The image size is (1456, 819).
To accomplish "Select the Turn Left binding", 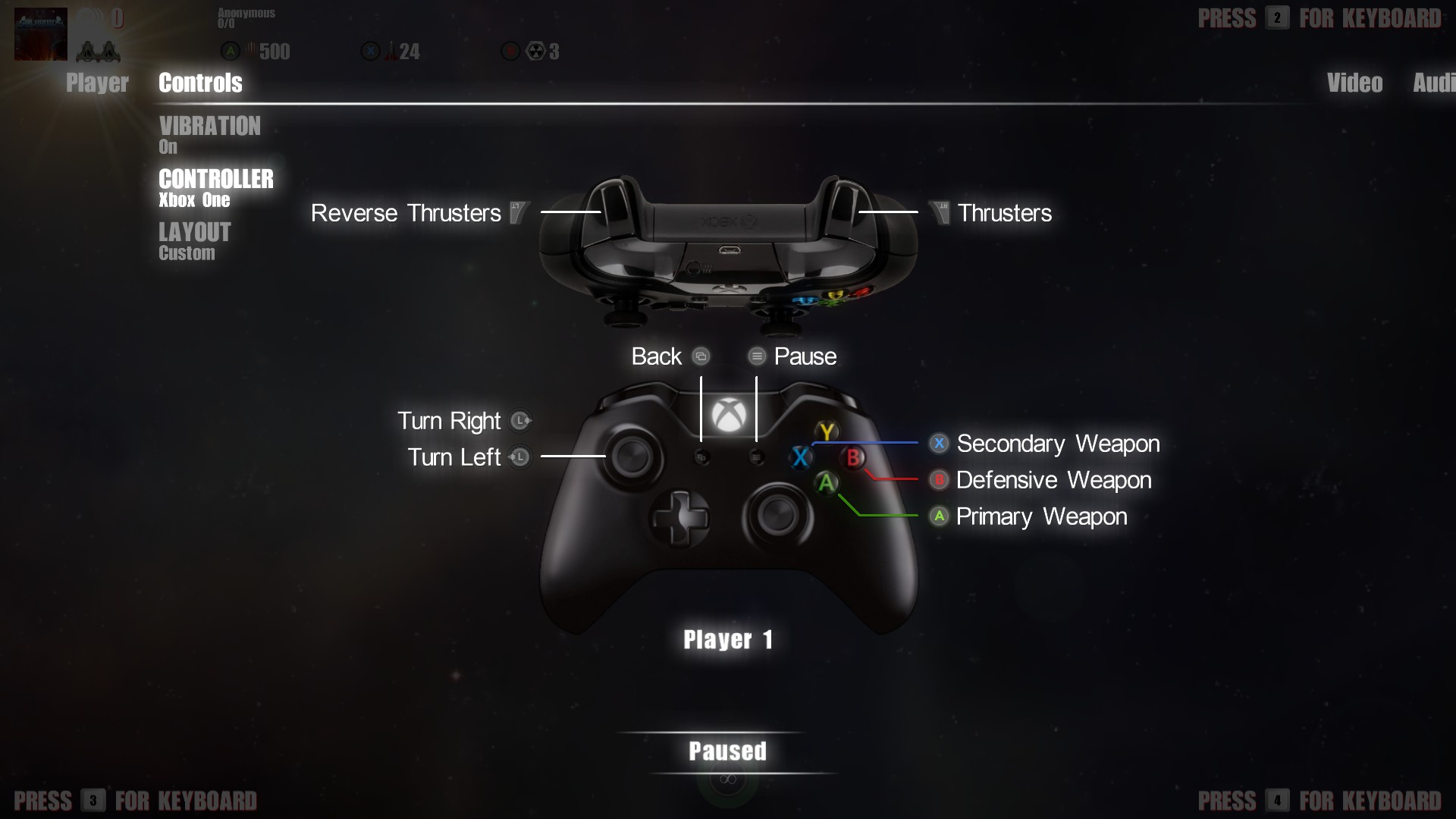I will coord(454,457).
